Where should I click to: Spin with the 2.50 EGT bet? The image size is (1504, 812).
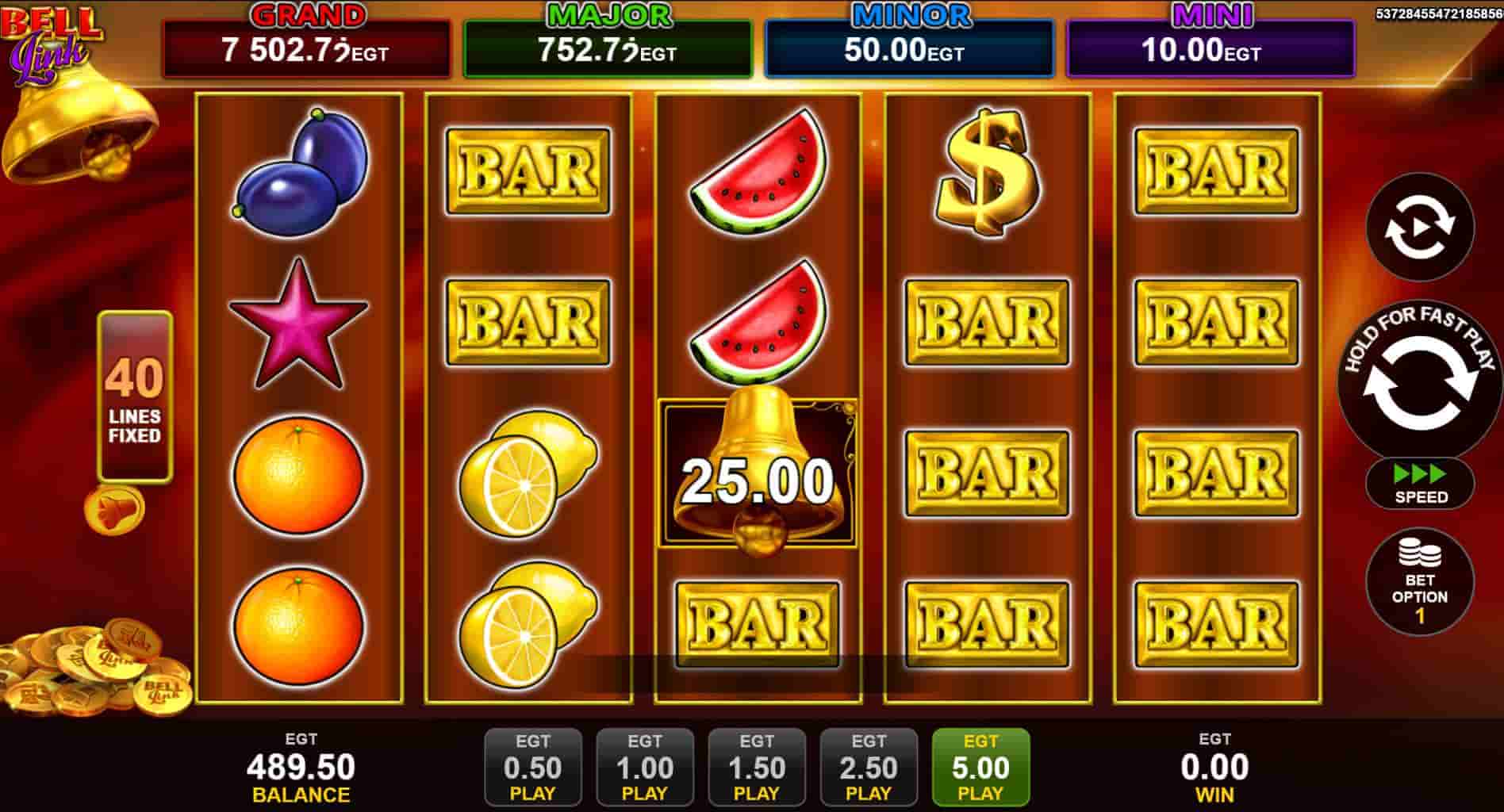[869, 767]
